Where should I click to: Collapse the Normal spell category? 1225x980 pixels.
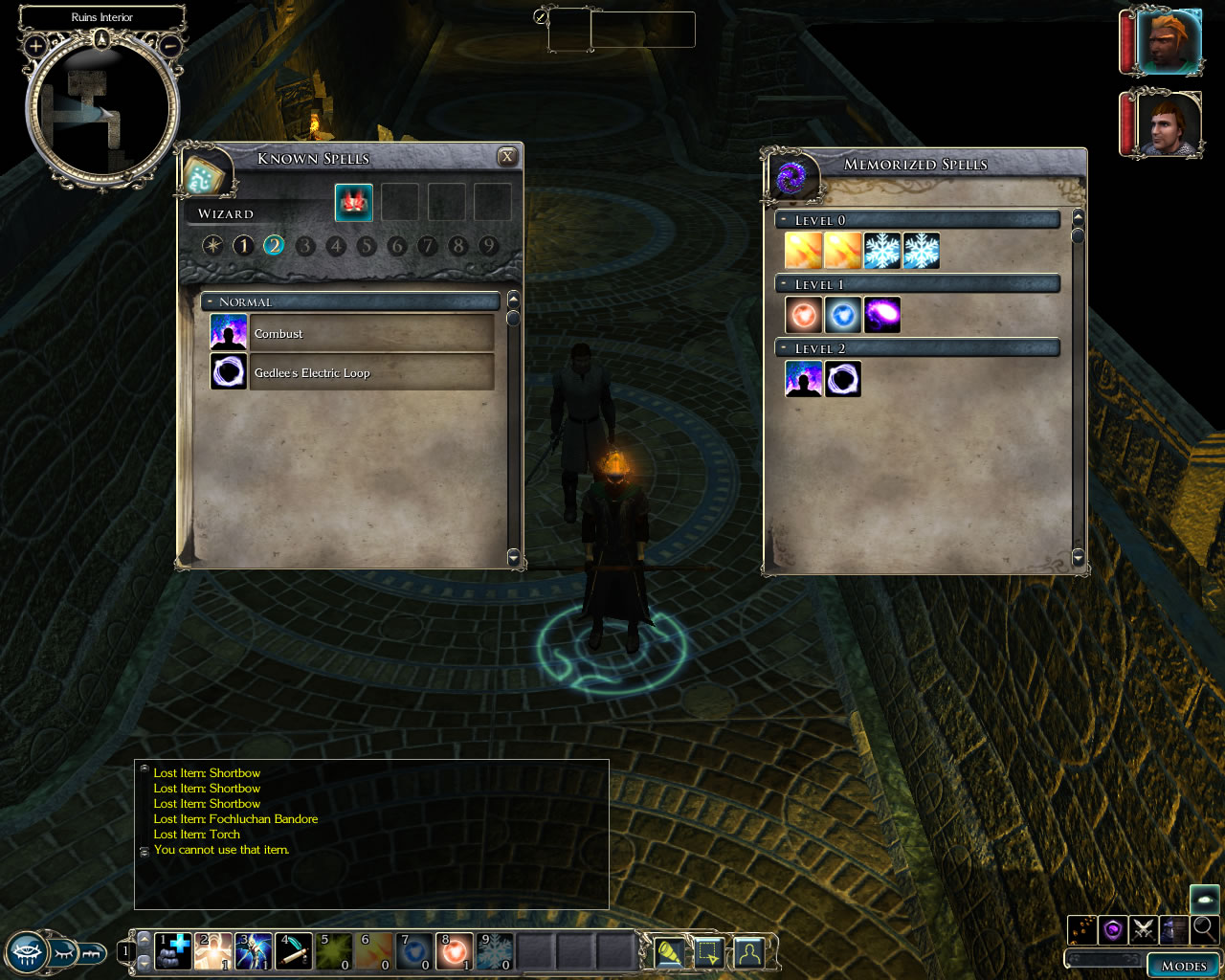(210, 302)
